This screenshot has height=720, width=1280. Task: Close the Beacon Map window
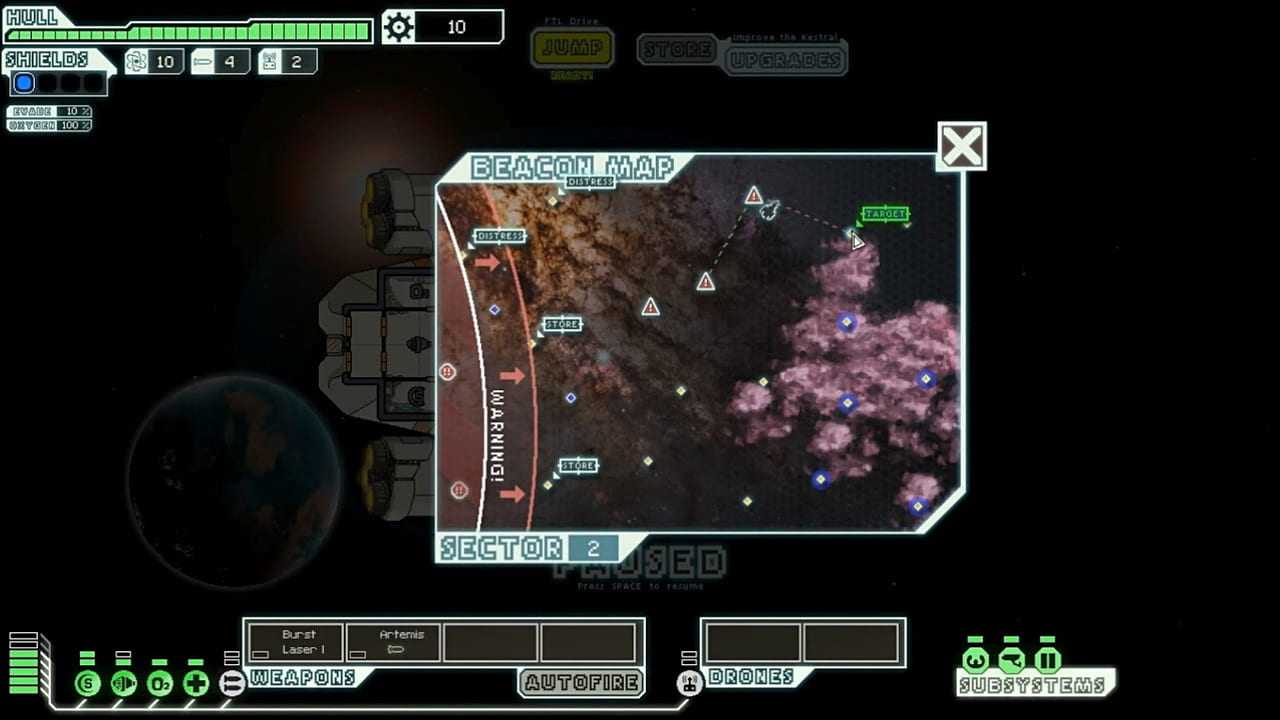[x=961, y=147]
